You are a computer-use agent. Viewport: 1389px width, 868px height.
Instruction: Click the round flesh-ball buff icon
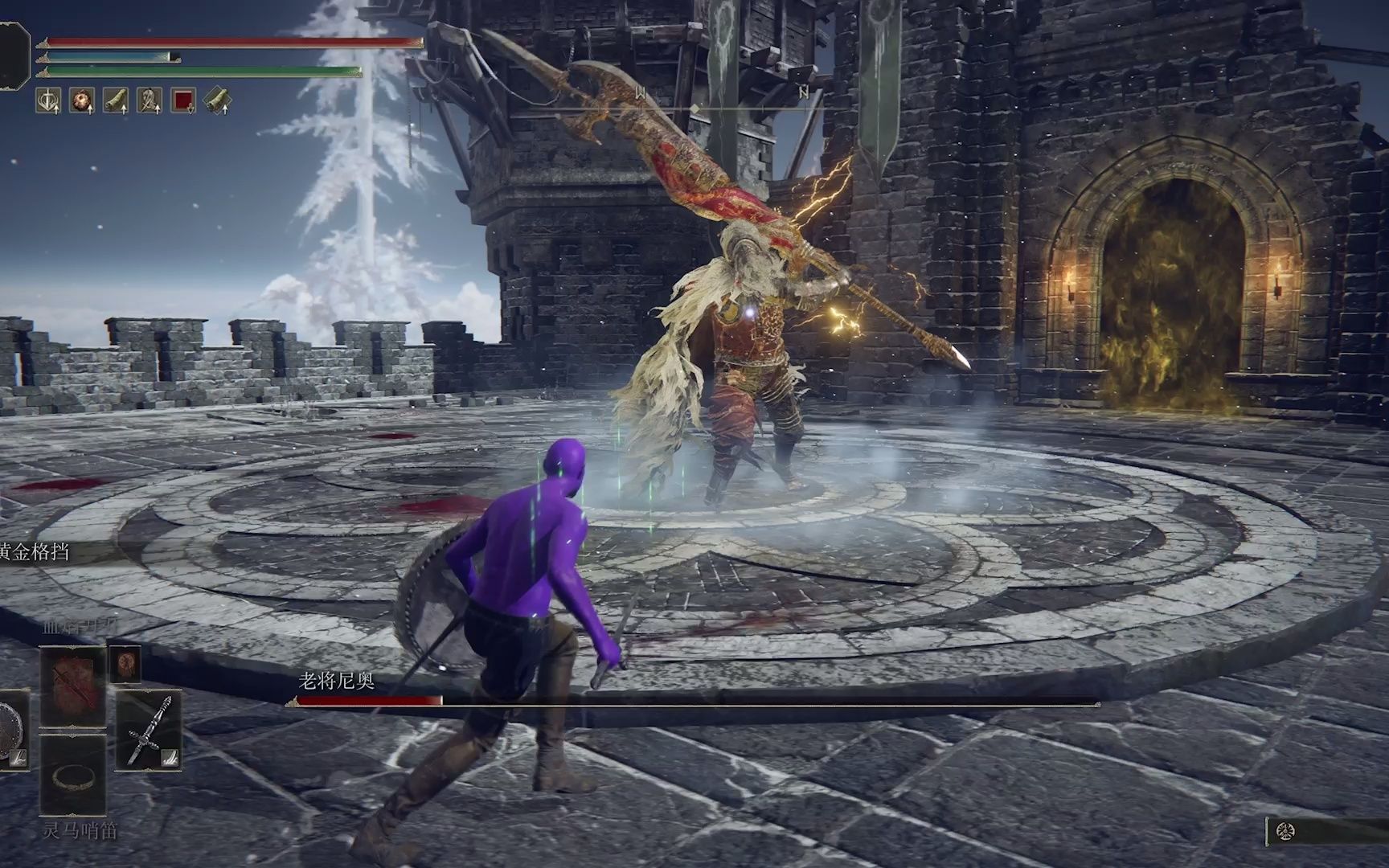tap(82, 100)
